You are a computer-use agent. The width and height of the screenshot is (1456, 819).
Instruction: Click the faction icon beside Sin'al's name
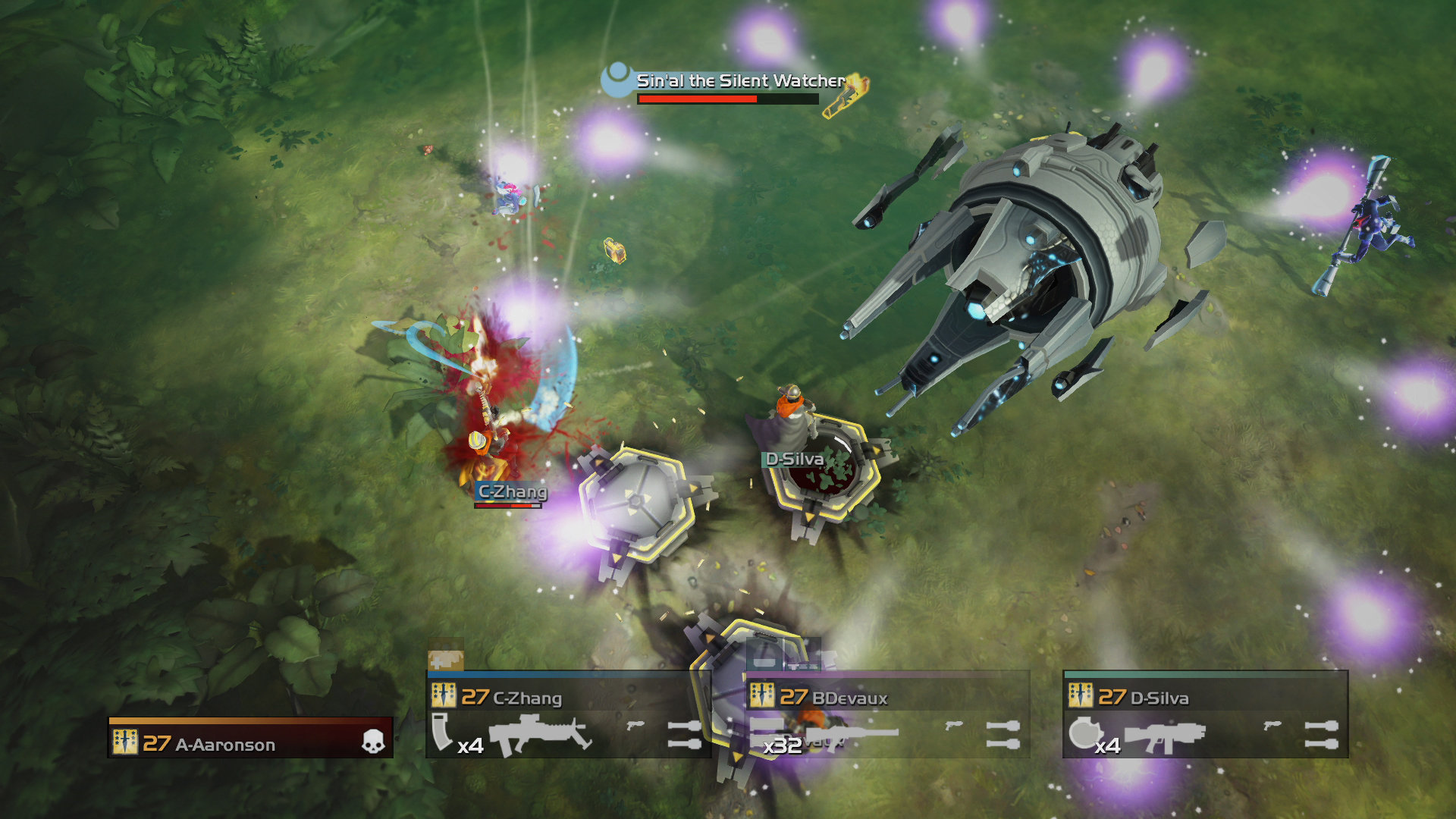point(616,79)
